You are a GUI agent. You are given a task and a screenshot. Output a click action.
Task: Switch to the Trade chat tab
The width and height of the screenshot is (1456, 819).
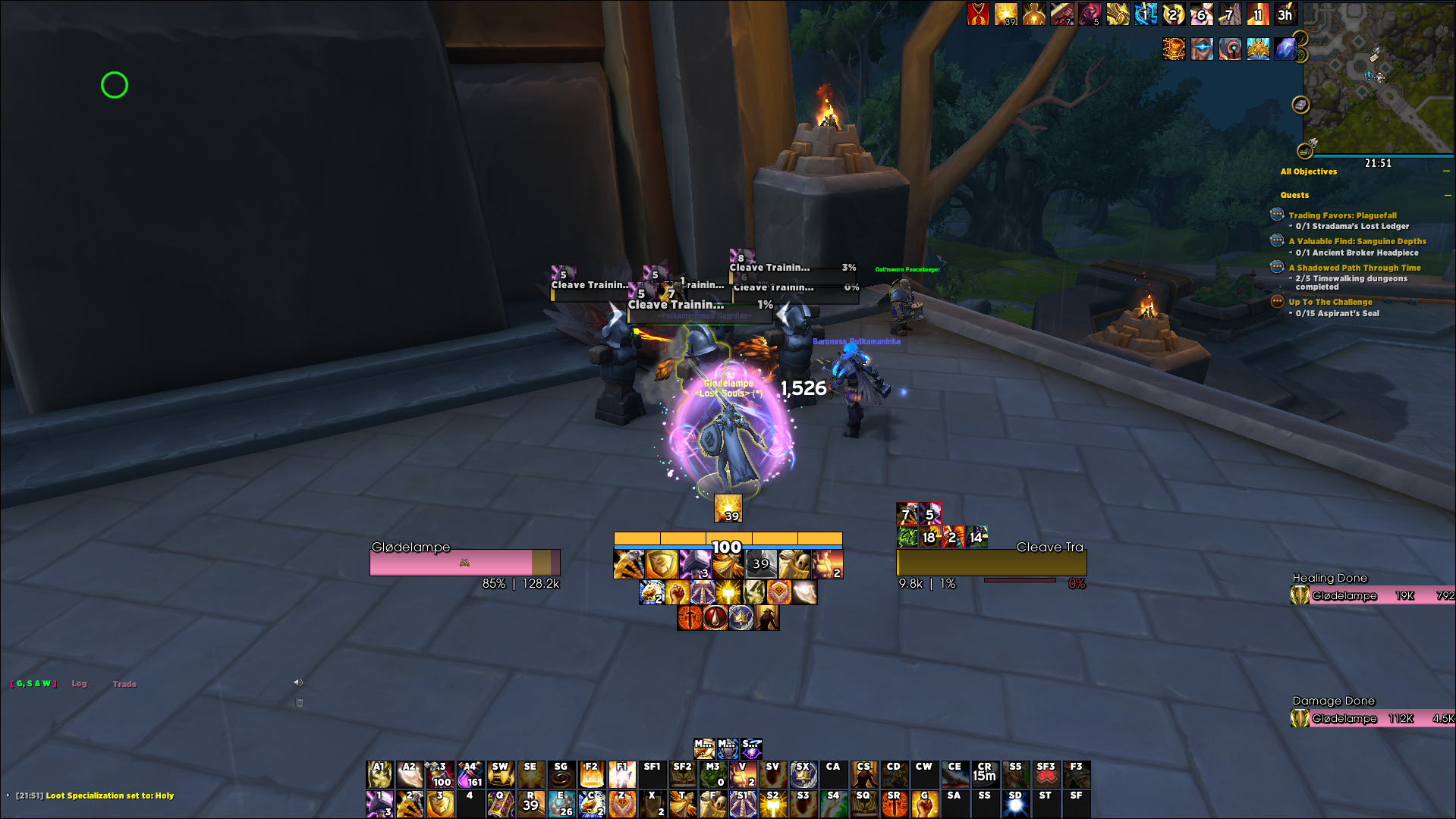(124, 684)
